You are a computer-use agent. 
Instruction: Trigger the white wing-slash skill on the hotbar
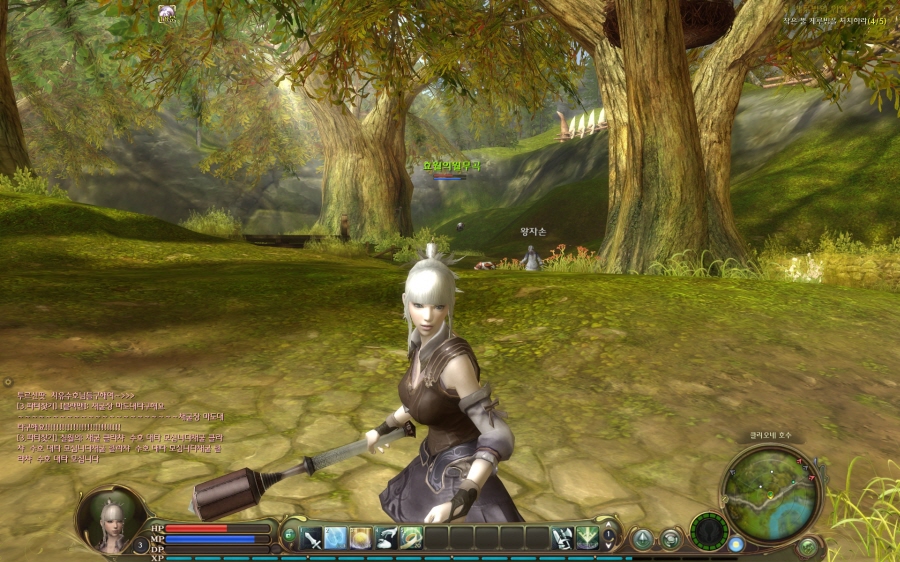pos(386,538)
